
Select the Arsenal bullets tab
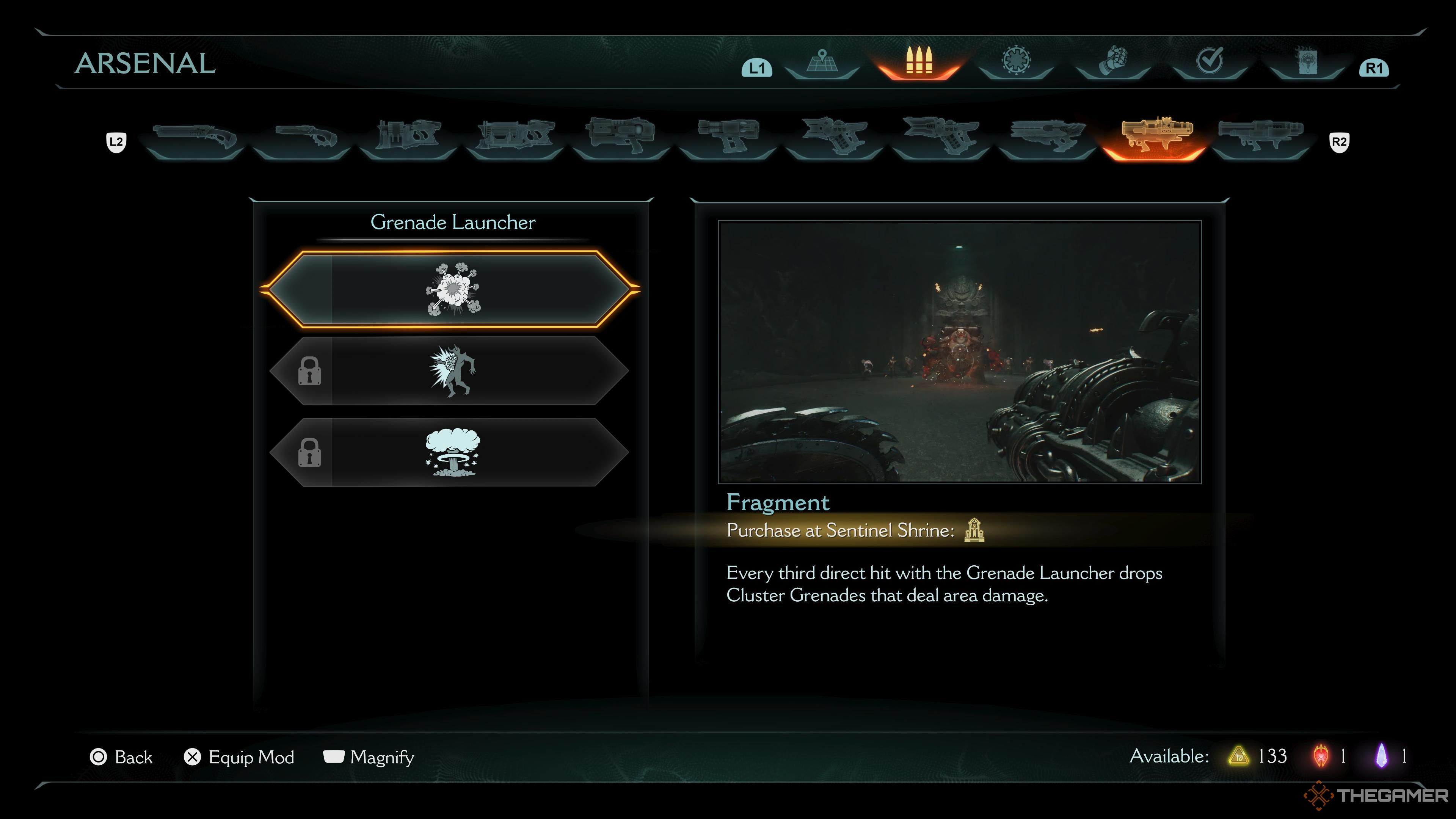tap(918, 62)
